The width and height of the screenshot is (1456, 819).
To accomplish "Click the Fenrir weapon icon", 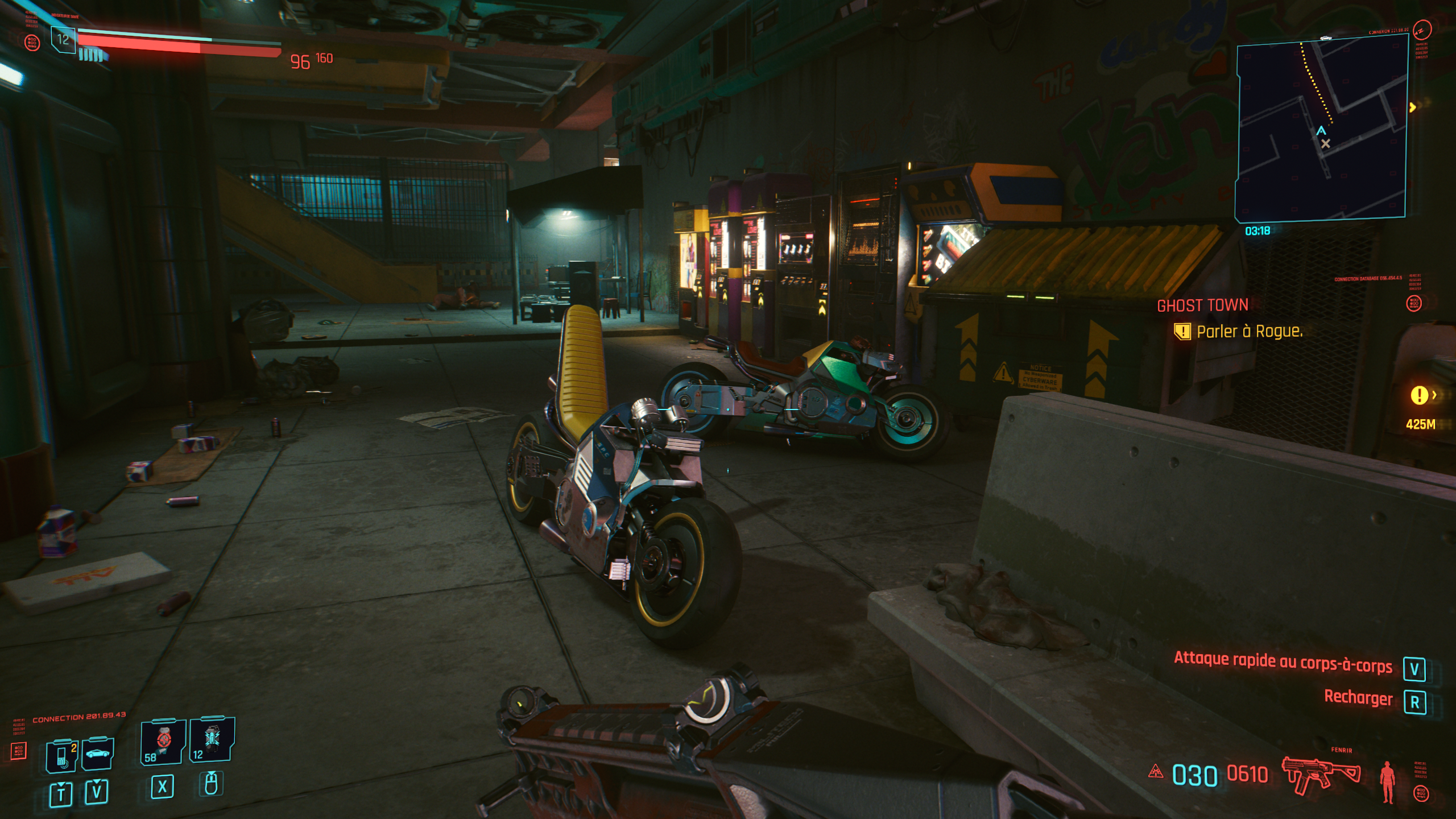I will tap(1321, 775).
